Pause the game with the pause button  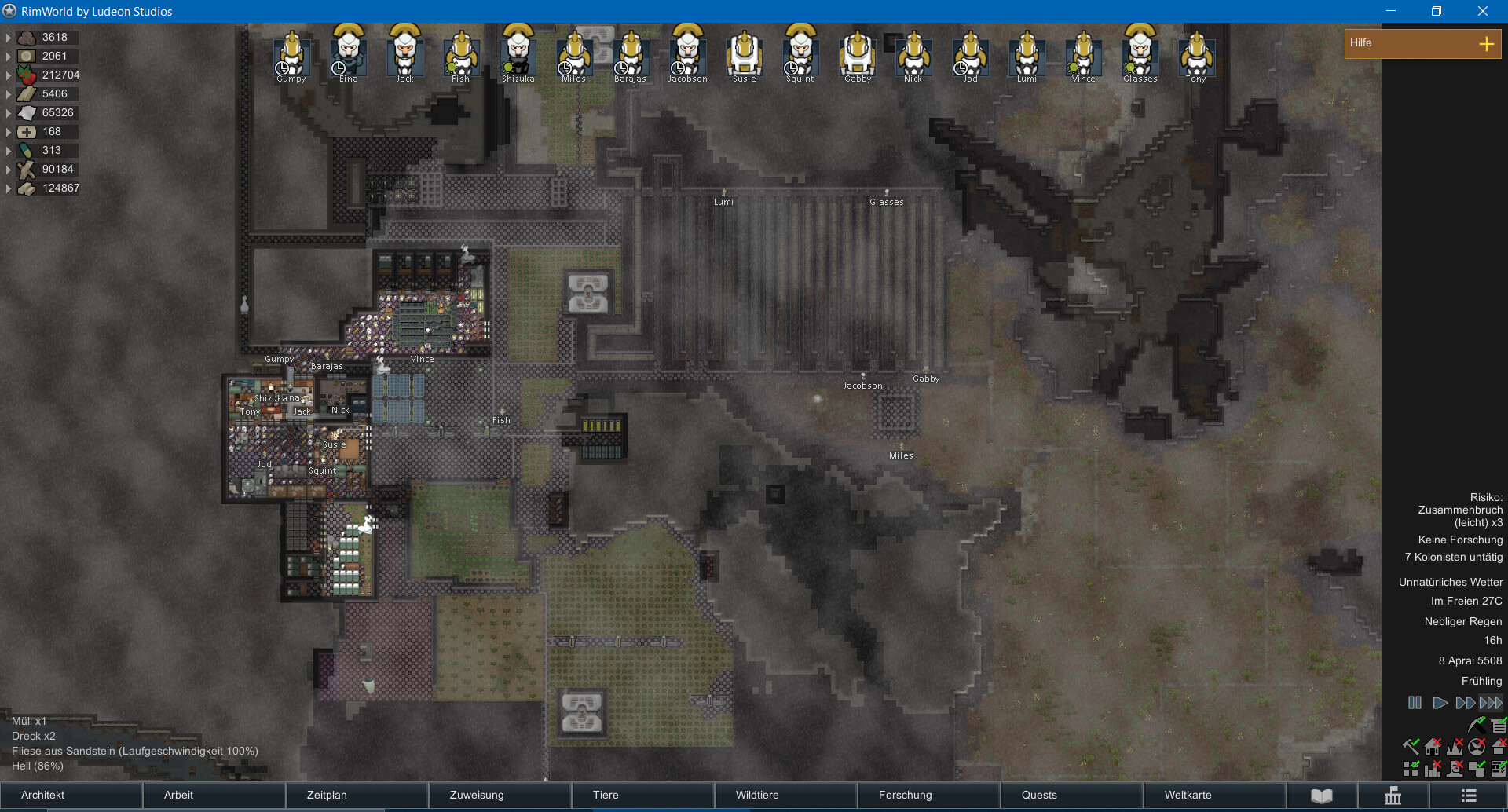1415,703
